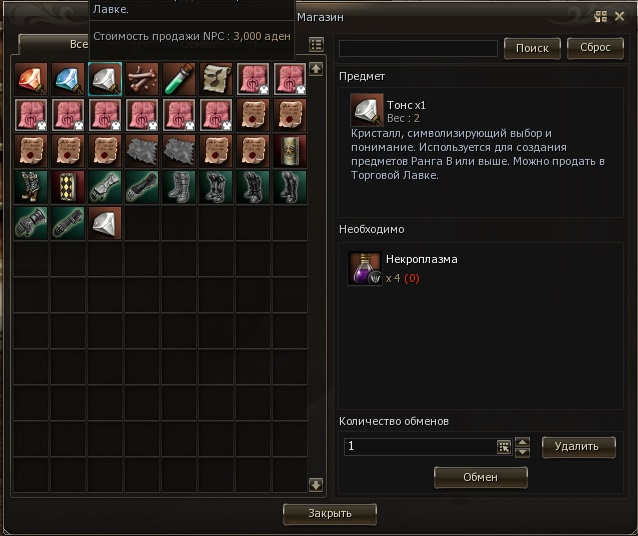Select the red crystal item slot
Viewport: 638px width, 536px height.
click(x=32, y=79)
